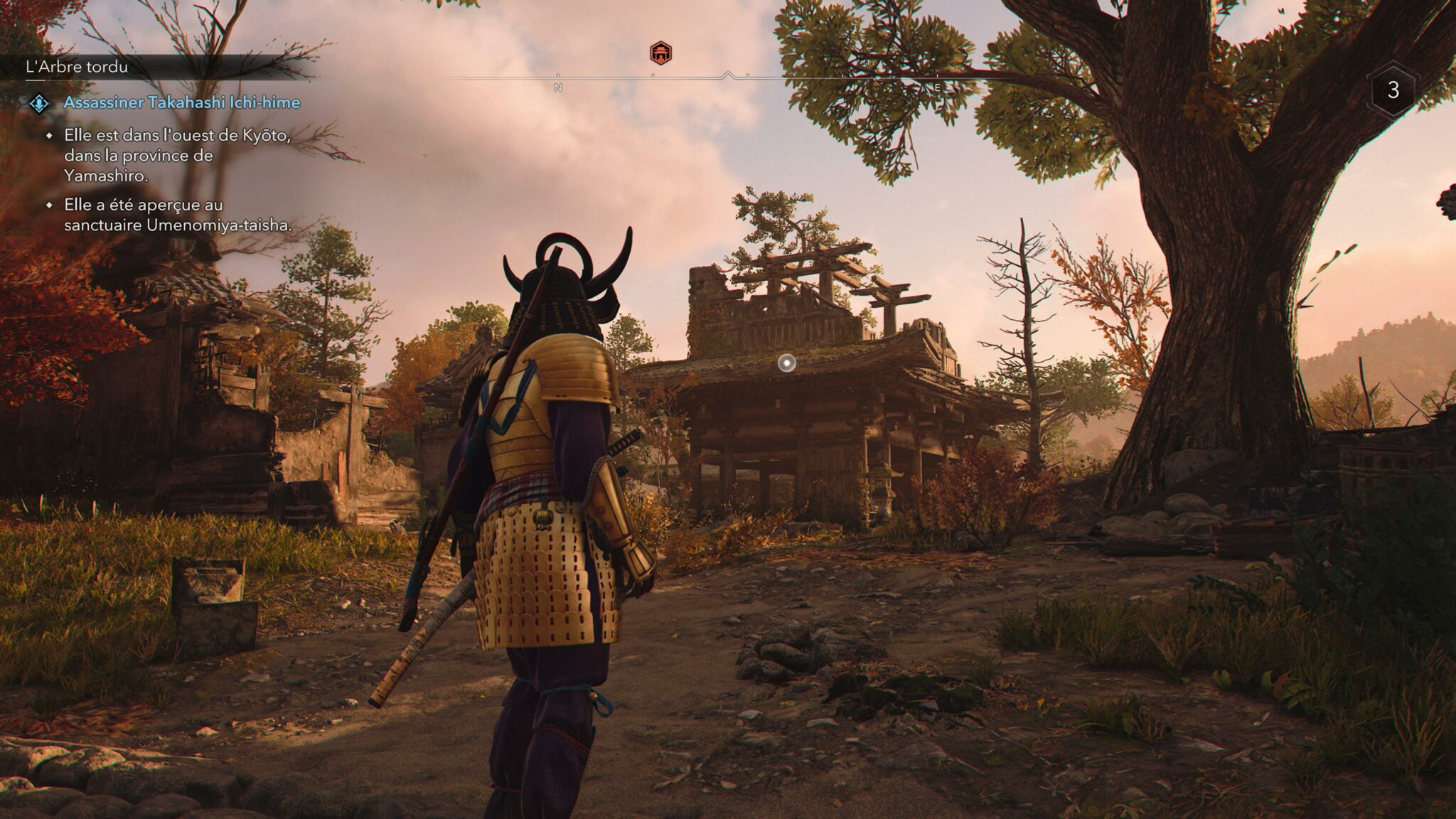The image size is (1456, 819).
Task: Click the blue quest diamond icon
Action: pos(39,104)
